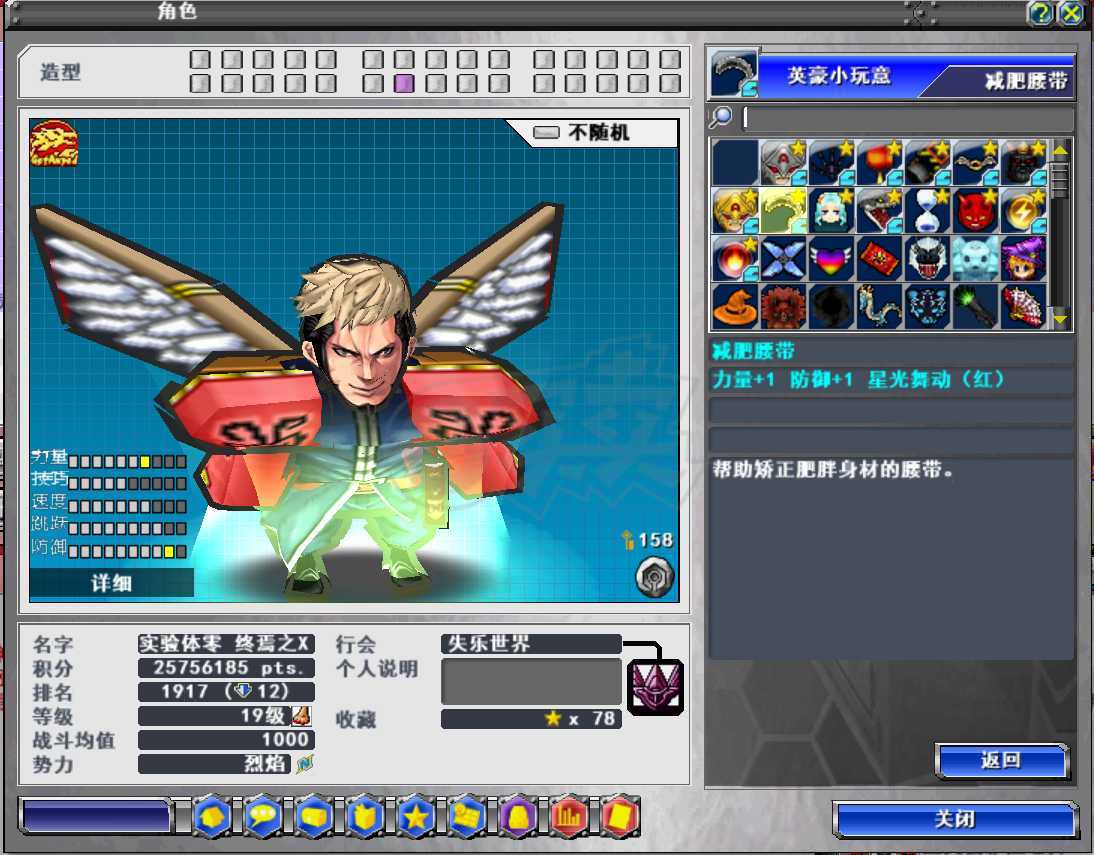Select the lightning bolt coin item
The width and height of the screenshot is (1094, 855).
[1023, 211]
